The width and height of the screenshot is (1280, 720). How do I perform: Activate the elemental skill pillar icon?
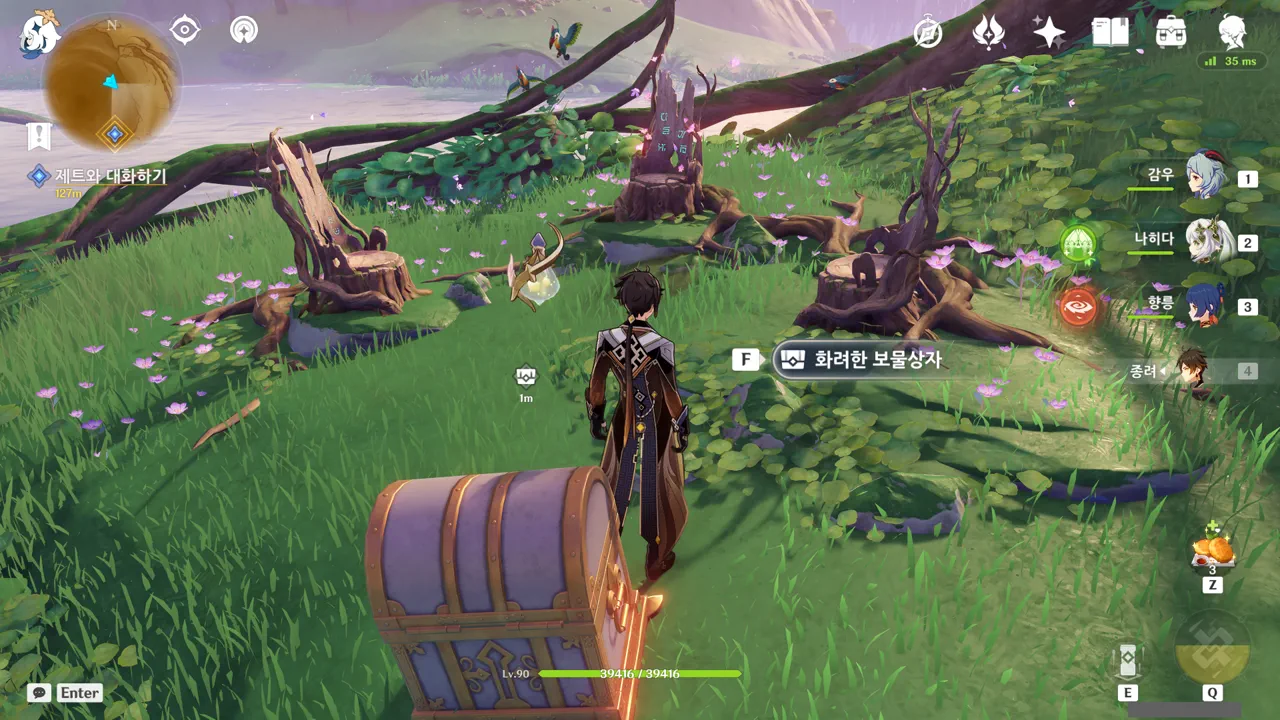(1128, 660)
